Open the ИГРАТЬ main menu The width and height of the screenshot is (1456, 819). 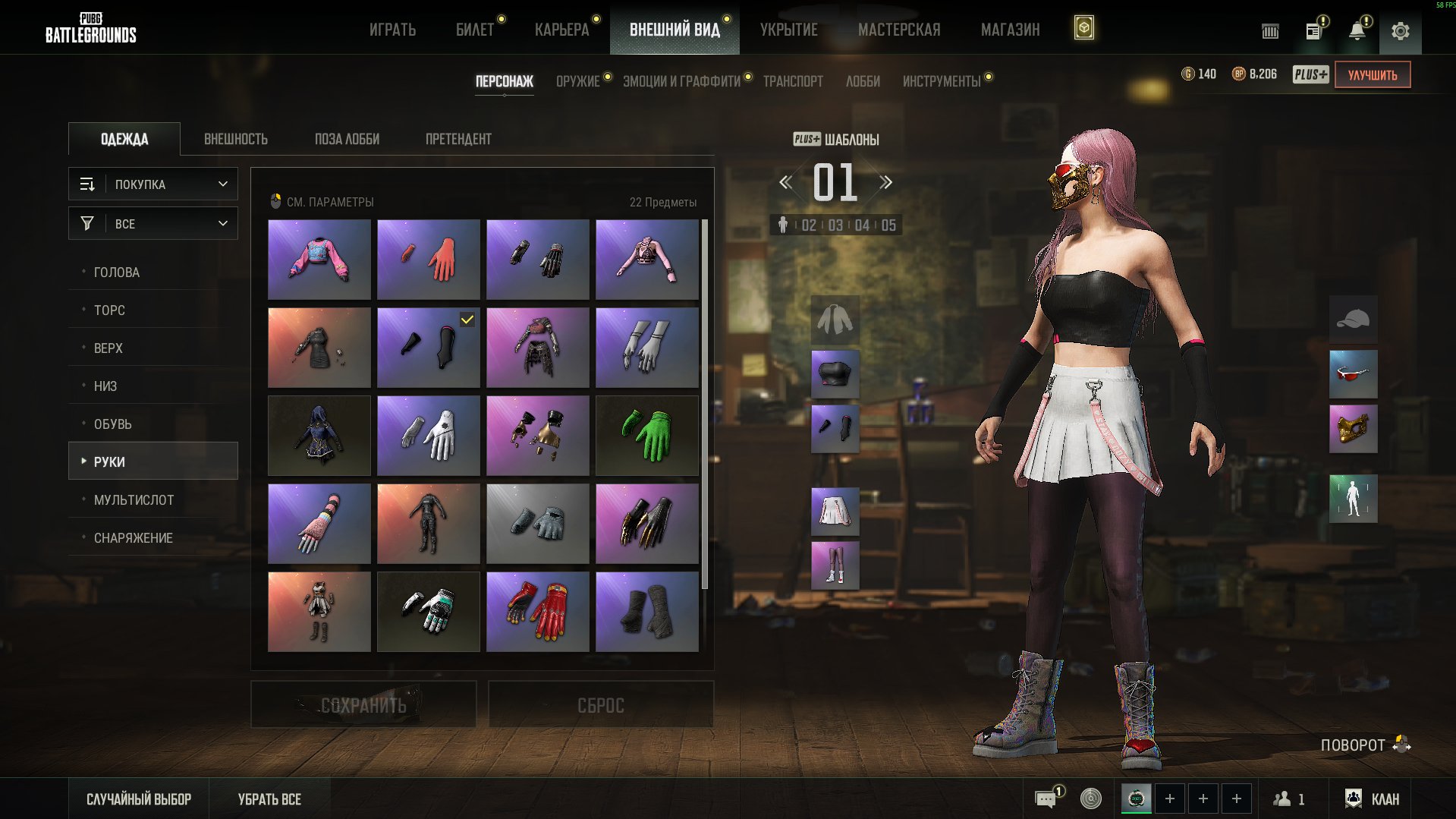392,30
